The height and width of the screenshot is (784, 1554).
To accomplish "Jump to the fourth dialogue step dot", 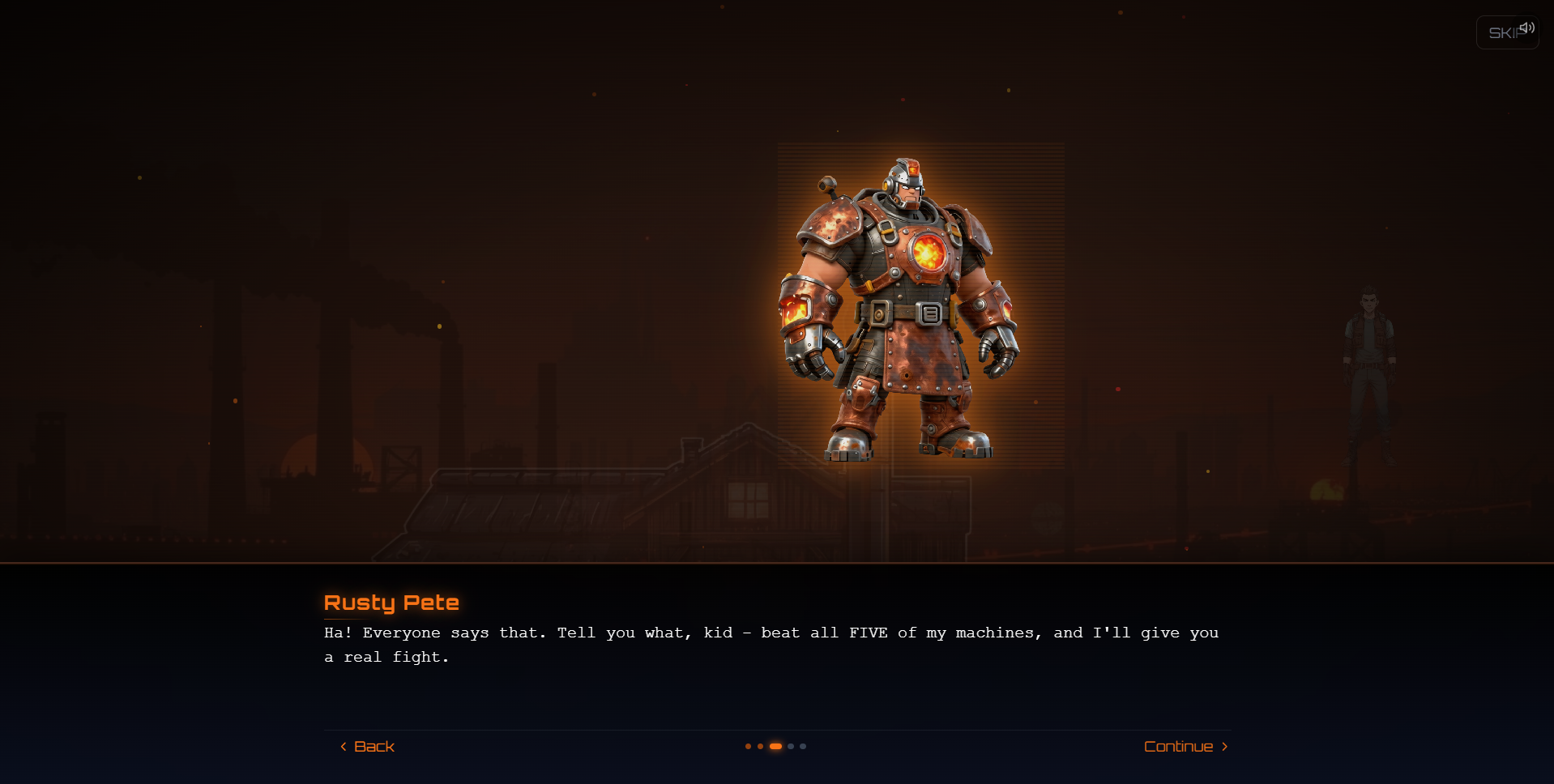I will coord(791,746).
